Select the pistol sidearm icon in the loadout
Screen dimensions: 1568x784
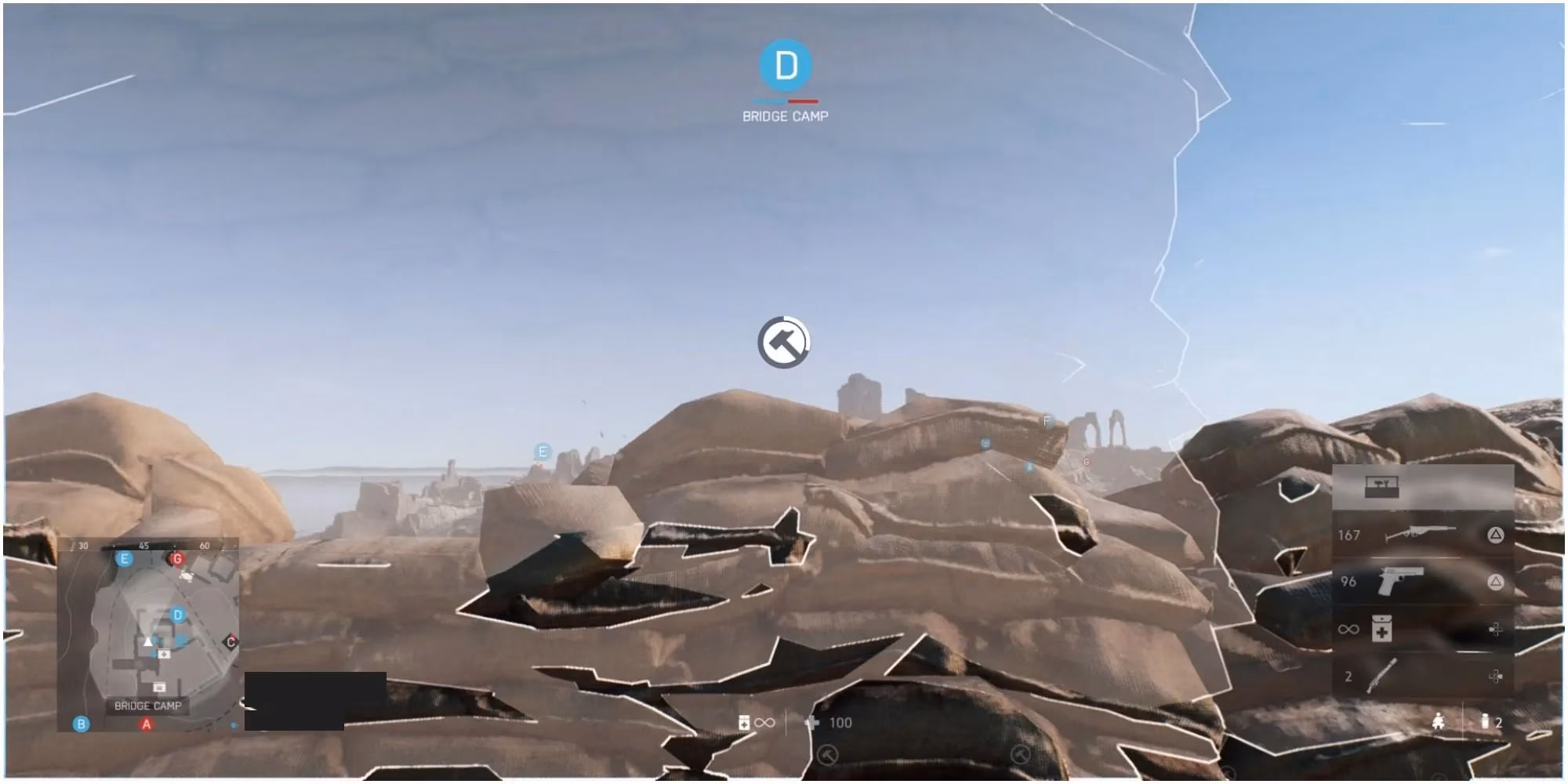(1402, 580)
